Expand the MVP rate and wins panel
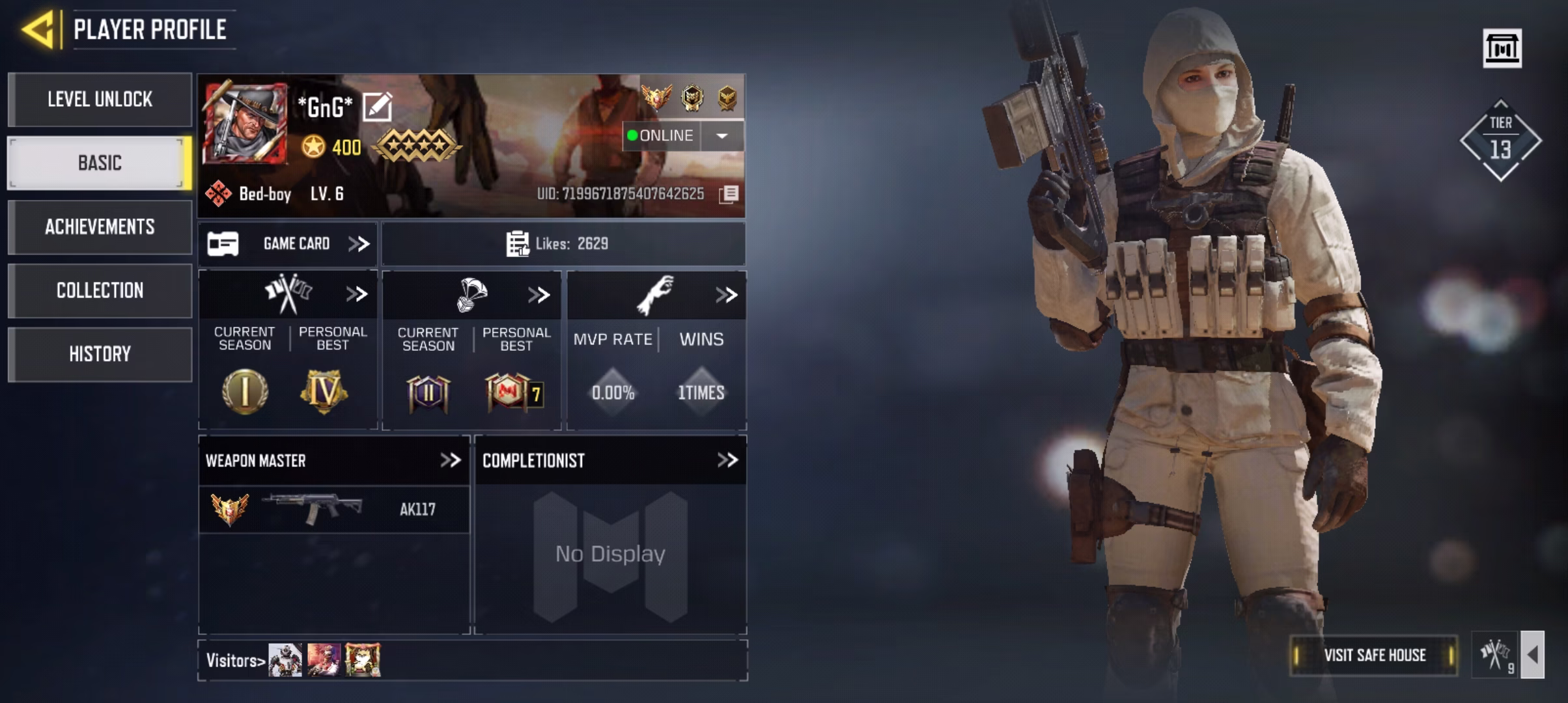 tap(726, 296)
